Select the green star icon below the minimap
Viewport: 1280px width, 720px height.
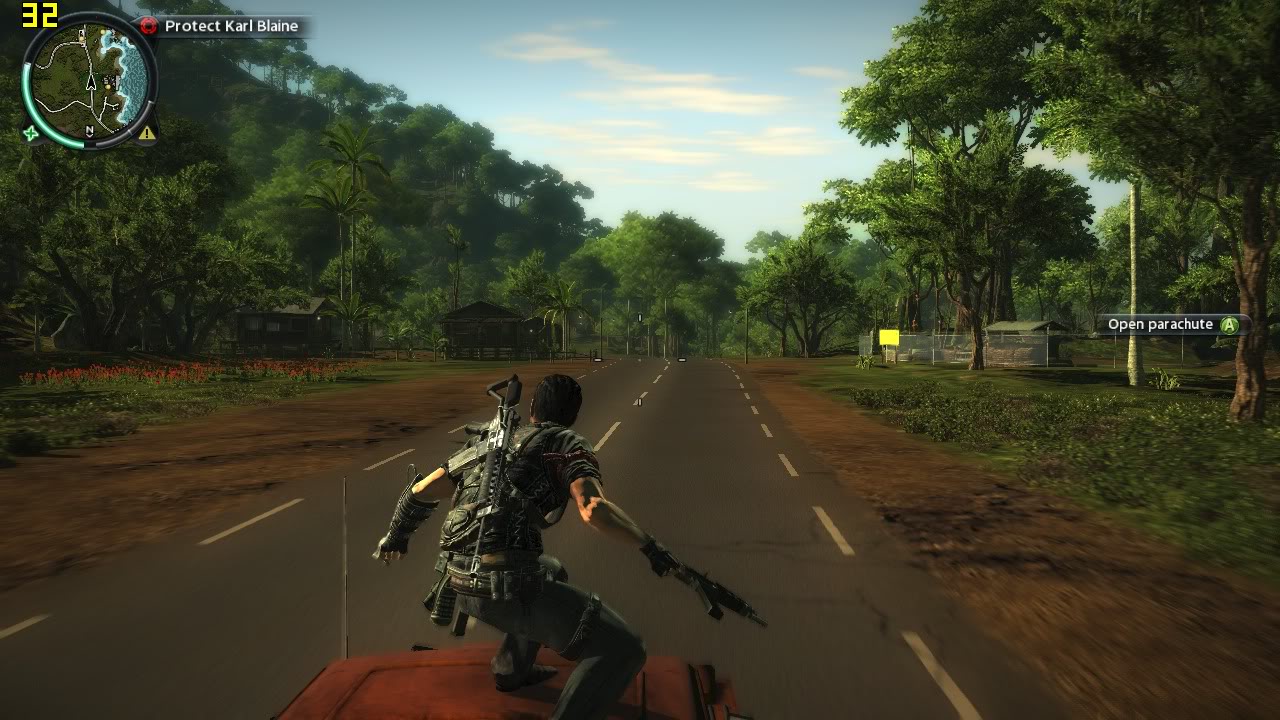tap(31, 133)
